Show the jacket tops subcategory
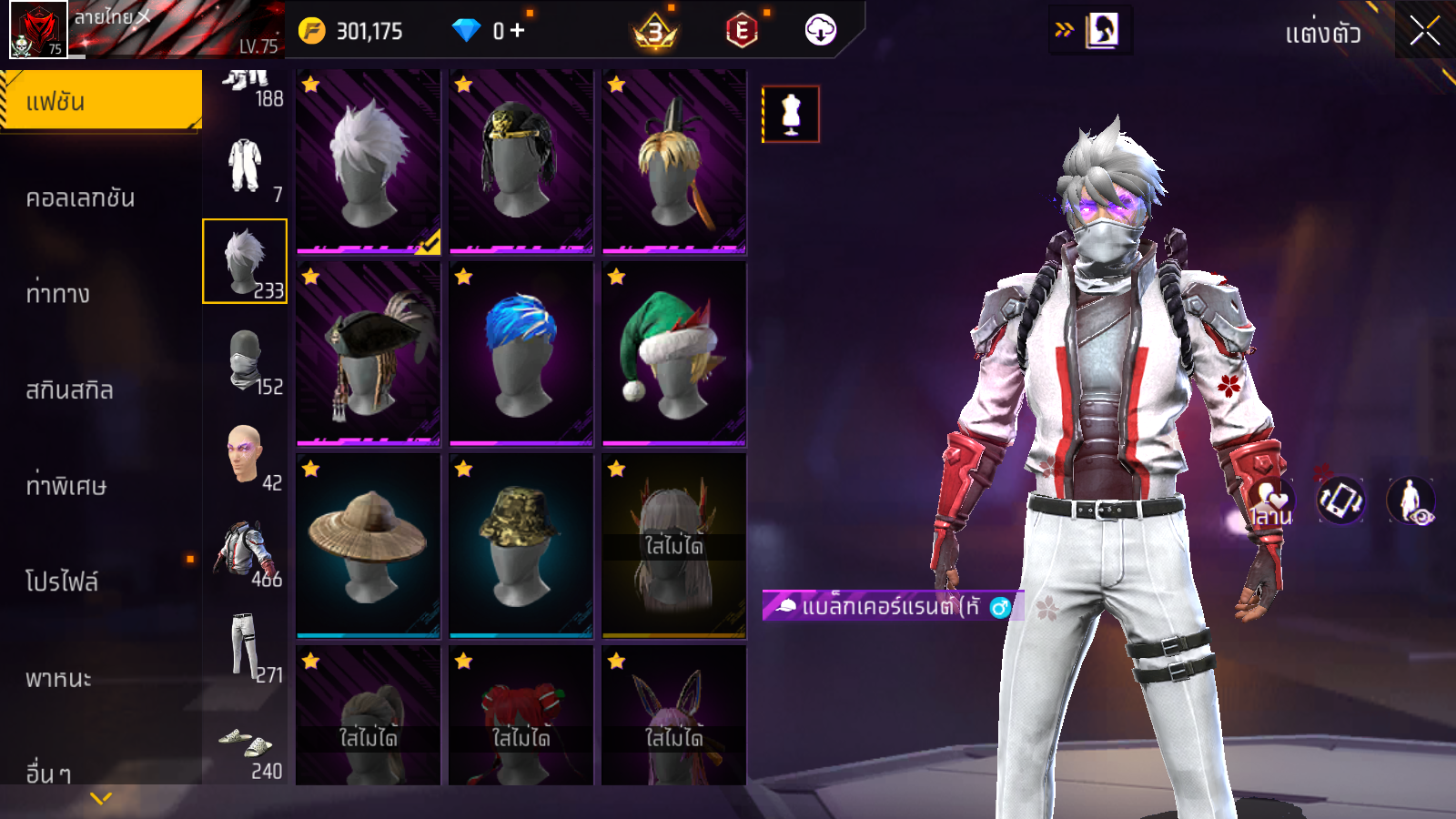Viewport: 1456px width, 819px height. [246, 552]
